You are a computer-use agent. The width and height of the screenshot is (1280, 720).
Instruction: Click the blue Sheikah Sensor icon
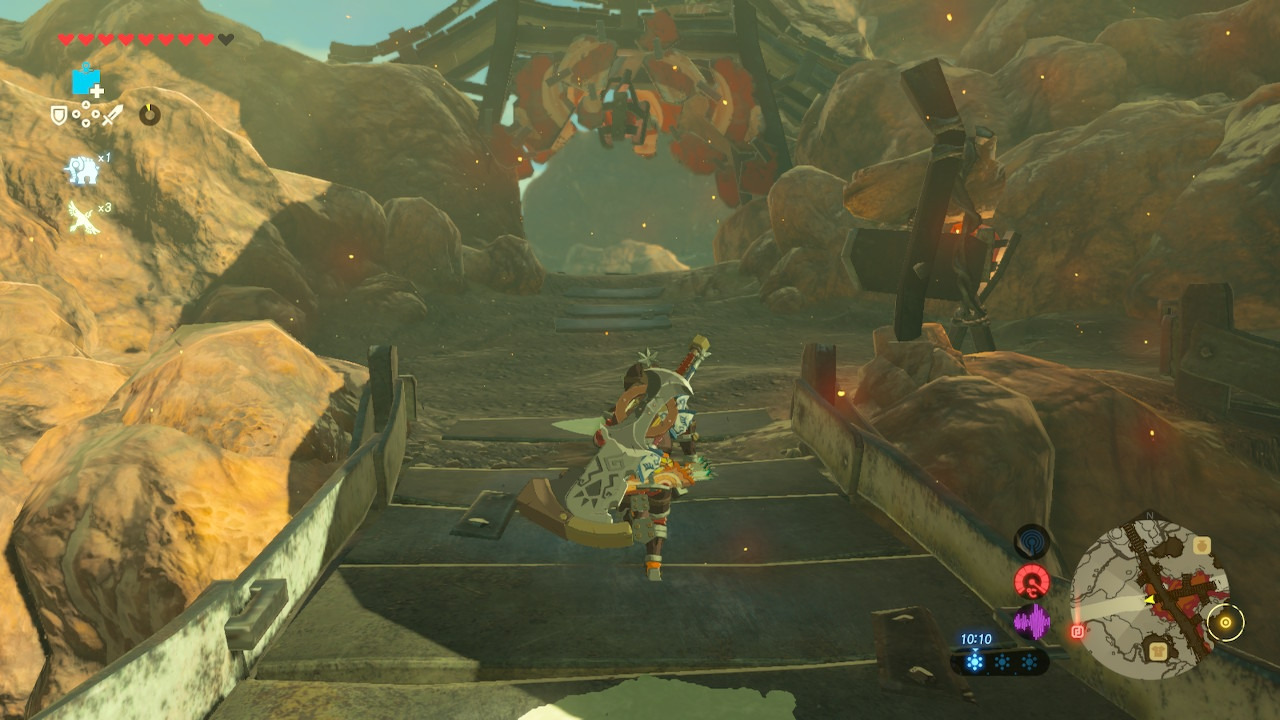(1032, 541)
